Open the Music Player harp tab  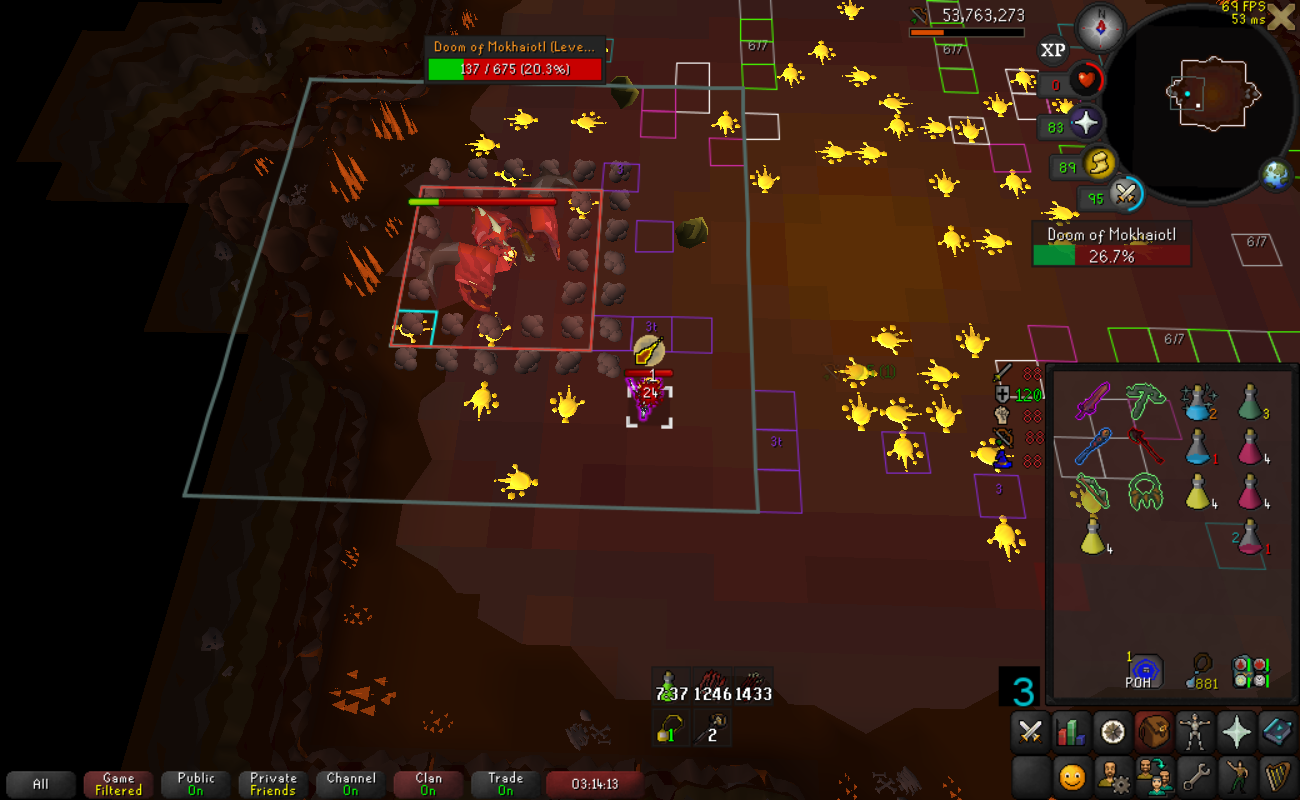point(1278,775)
